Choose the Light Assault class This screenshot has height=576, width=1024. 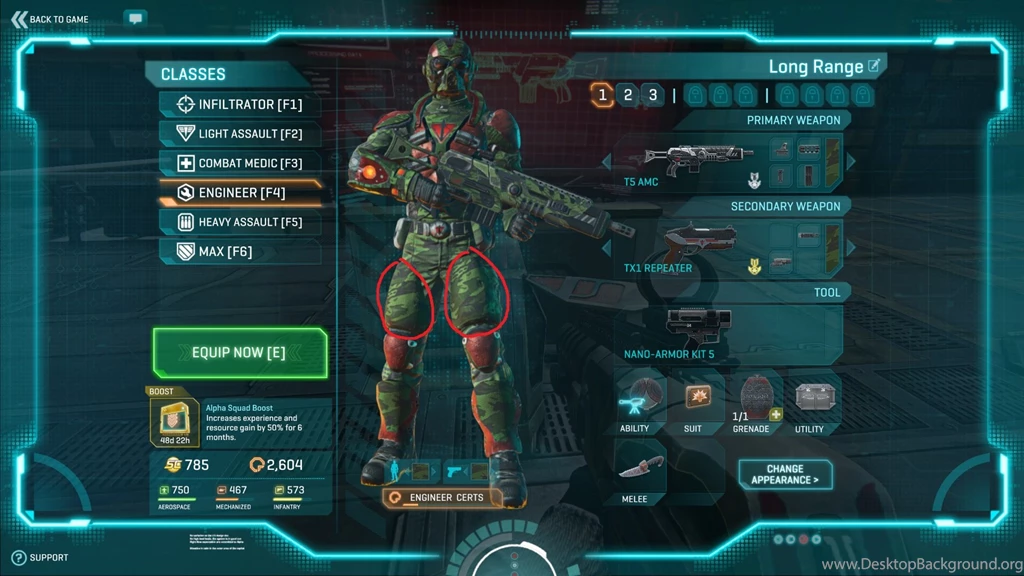click(239, 133)
